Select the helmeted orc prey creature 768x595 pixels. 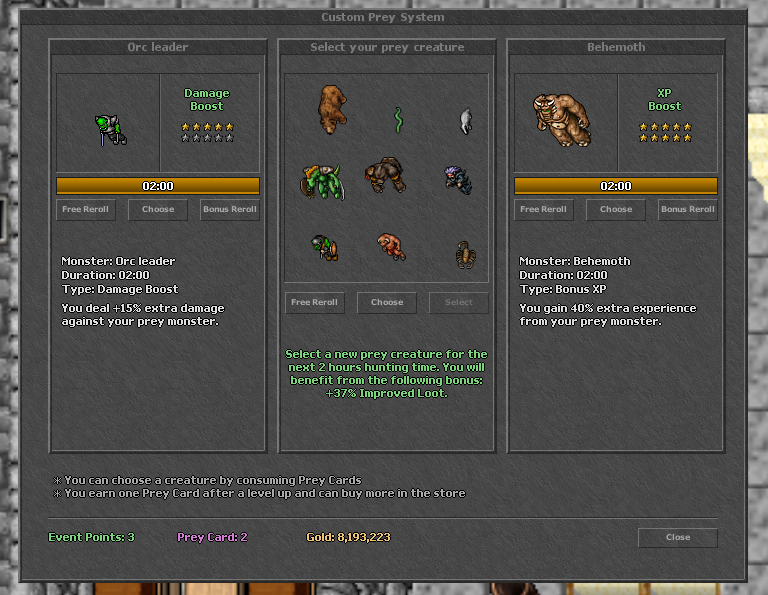[x=323, y=247]
